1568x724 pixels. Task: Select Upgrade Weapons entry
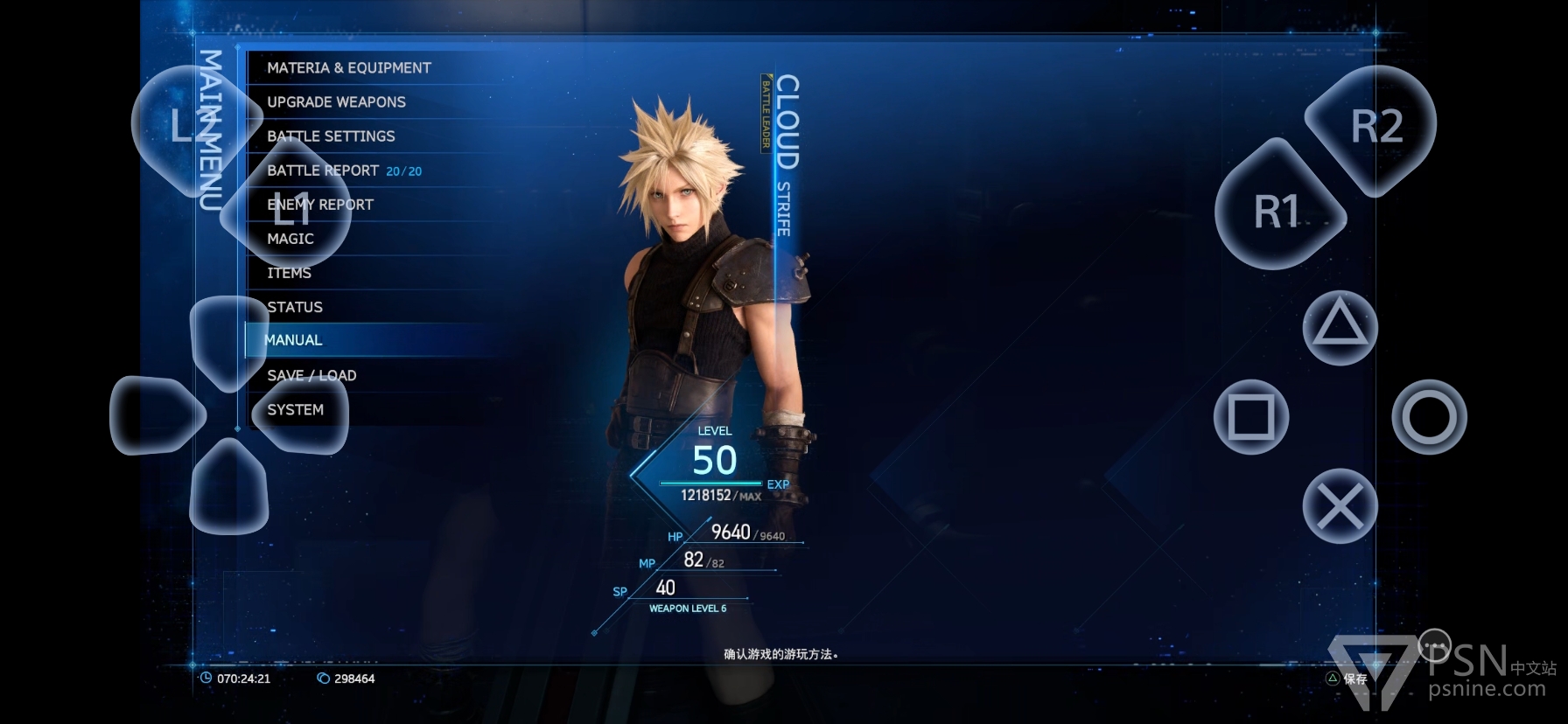(x=336, y=102)
